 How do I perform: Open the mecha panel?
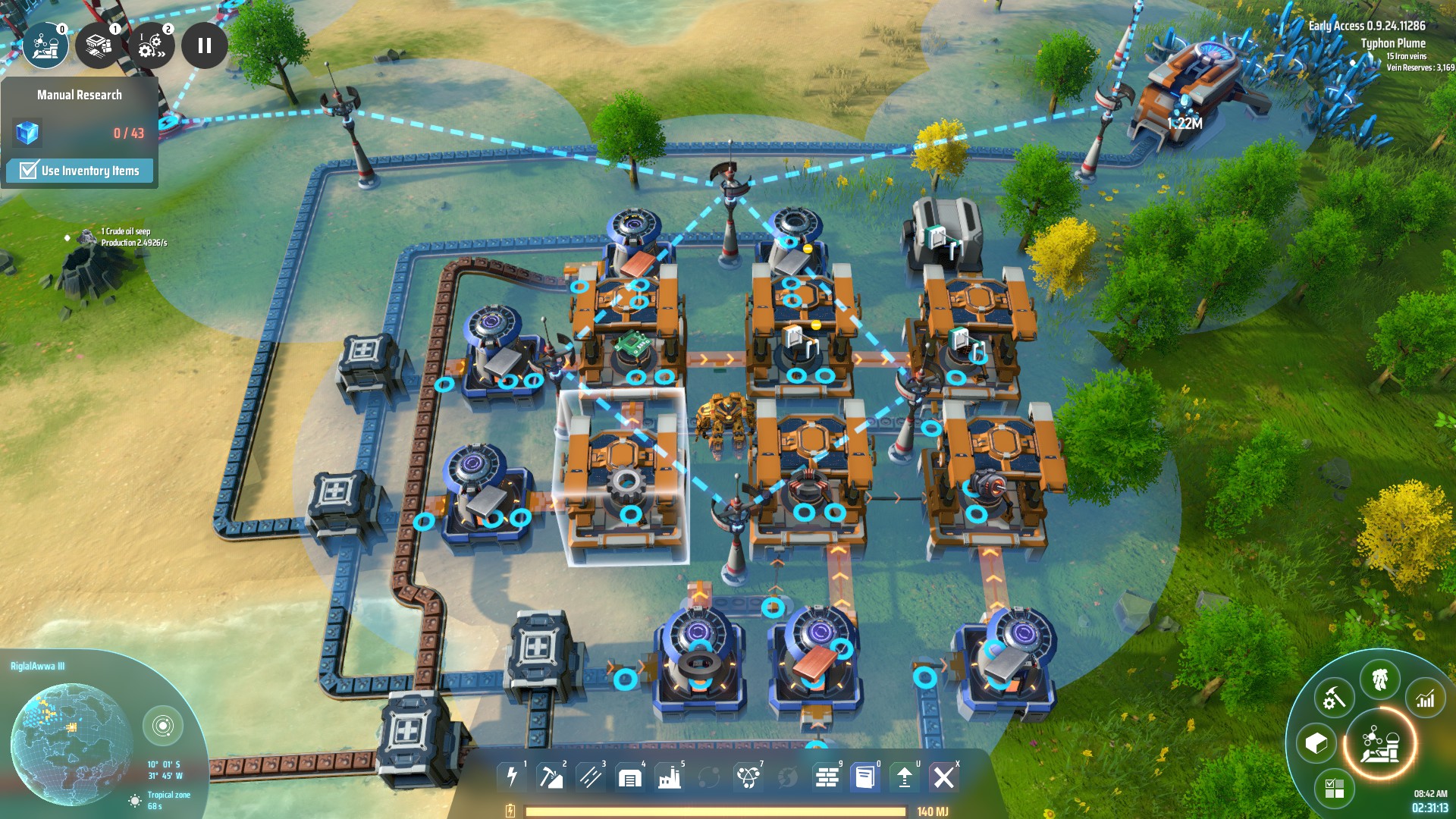point(1380,679)
